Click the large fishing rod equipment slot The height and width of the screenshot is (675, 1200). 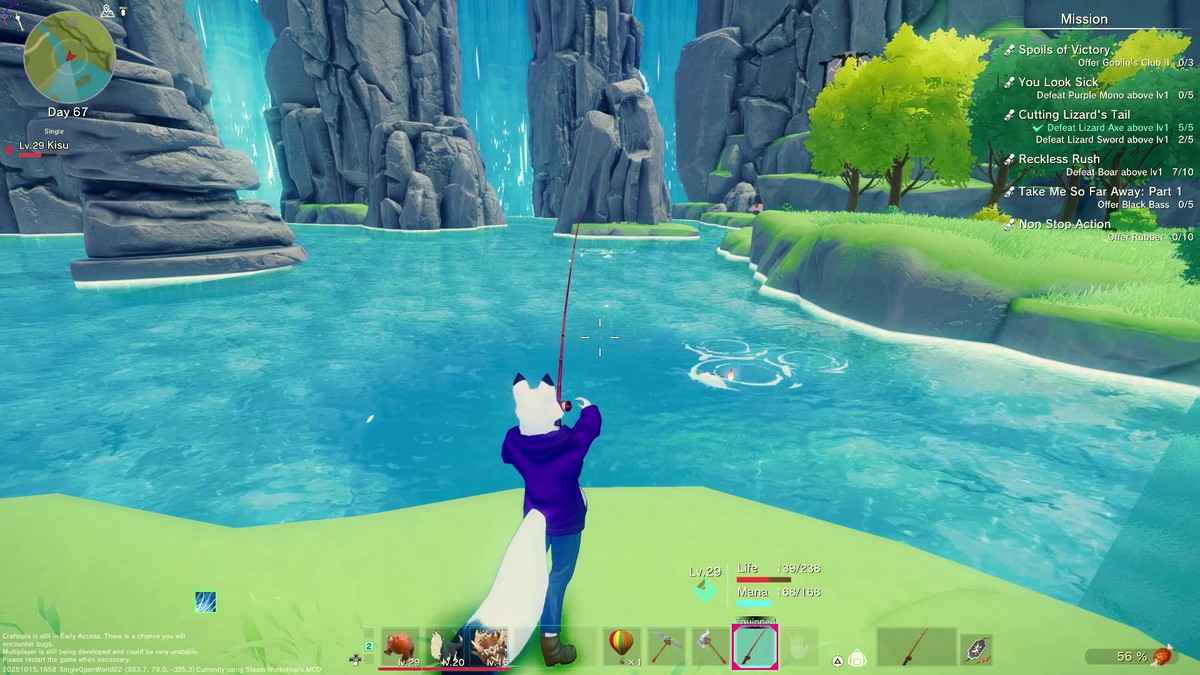[x=915, y=647]
